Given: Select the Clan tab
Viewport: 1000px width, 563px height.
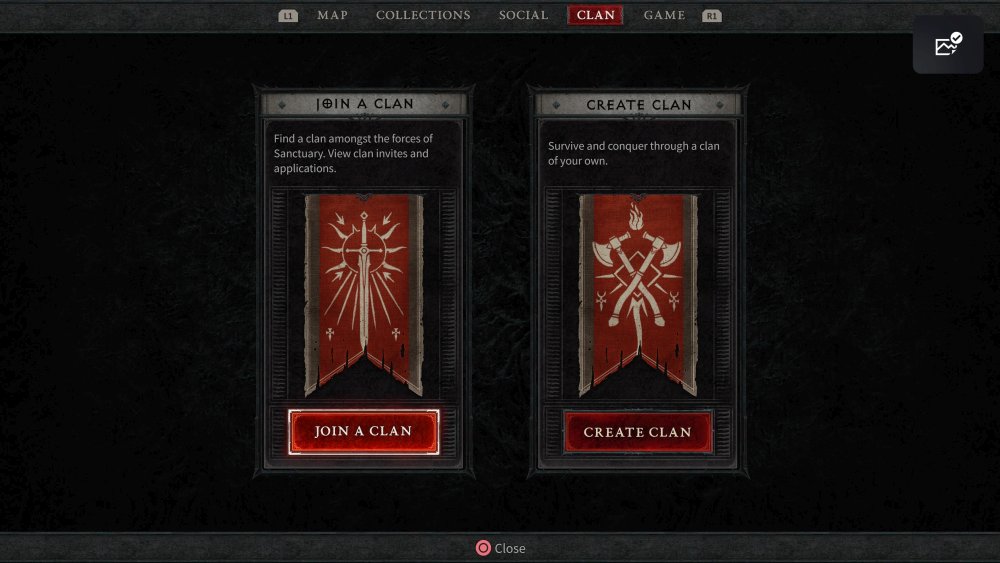Looking at the screenshot, I should tap(595, 15).
